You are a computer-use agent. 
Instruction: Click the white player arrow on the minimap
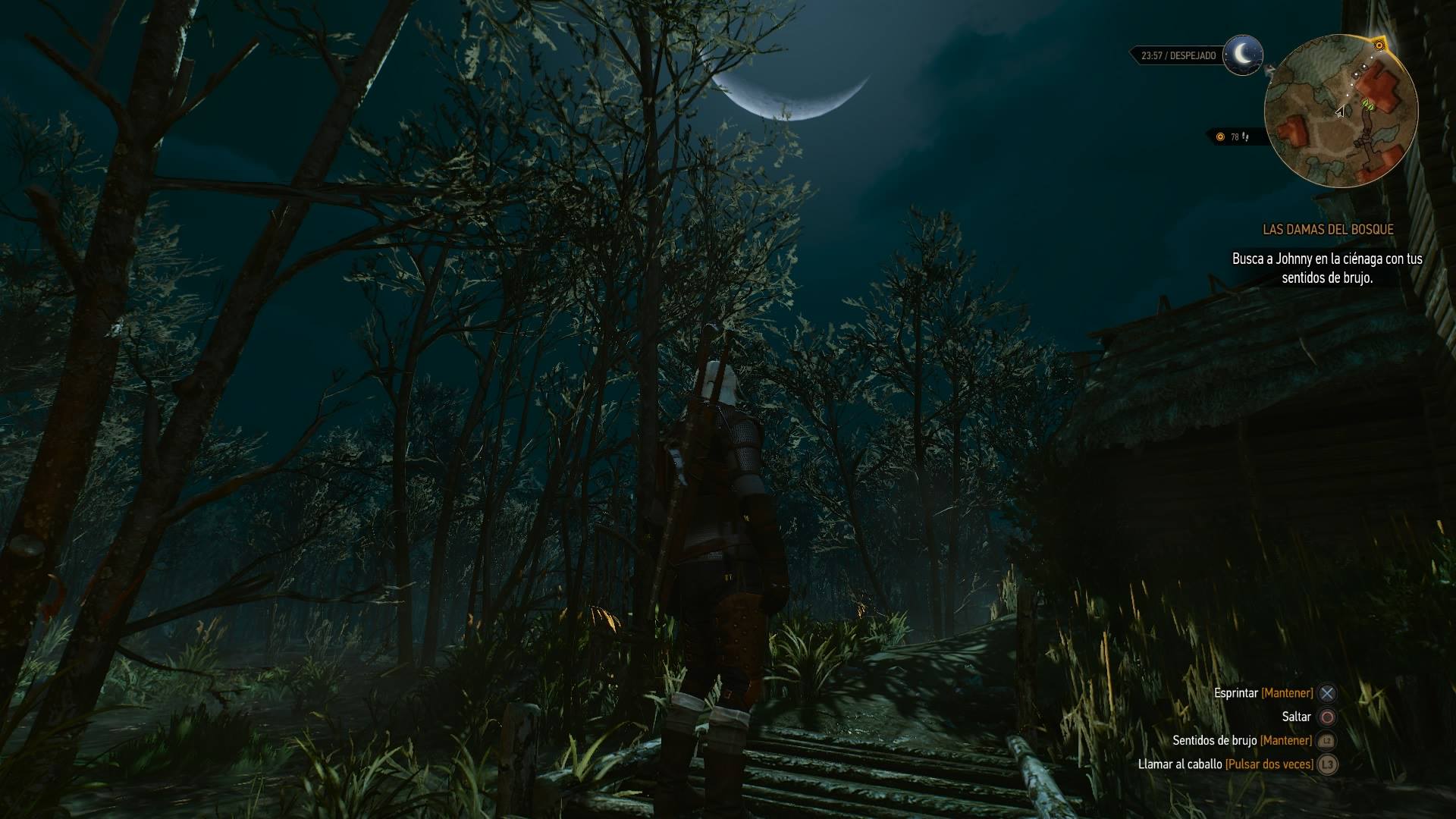[x=1340, y=112]
